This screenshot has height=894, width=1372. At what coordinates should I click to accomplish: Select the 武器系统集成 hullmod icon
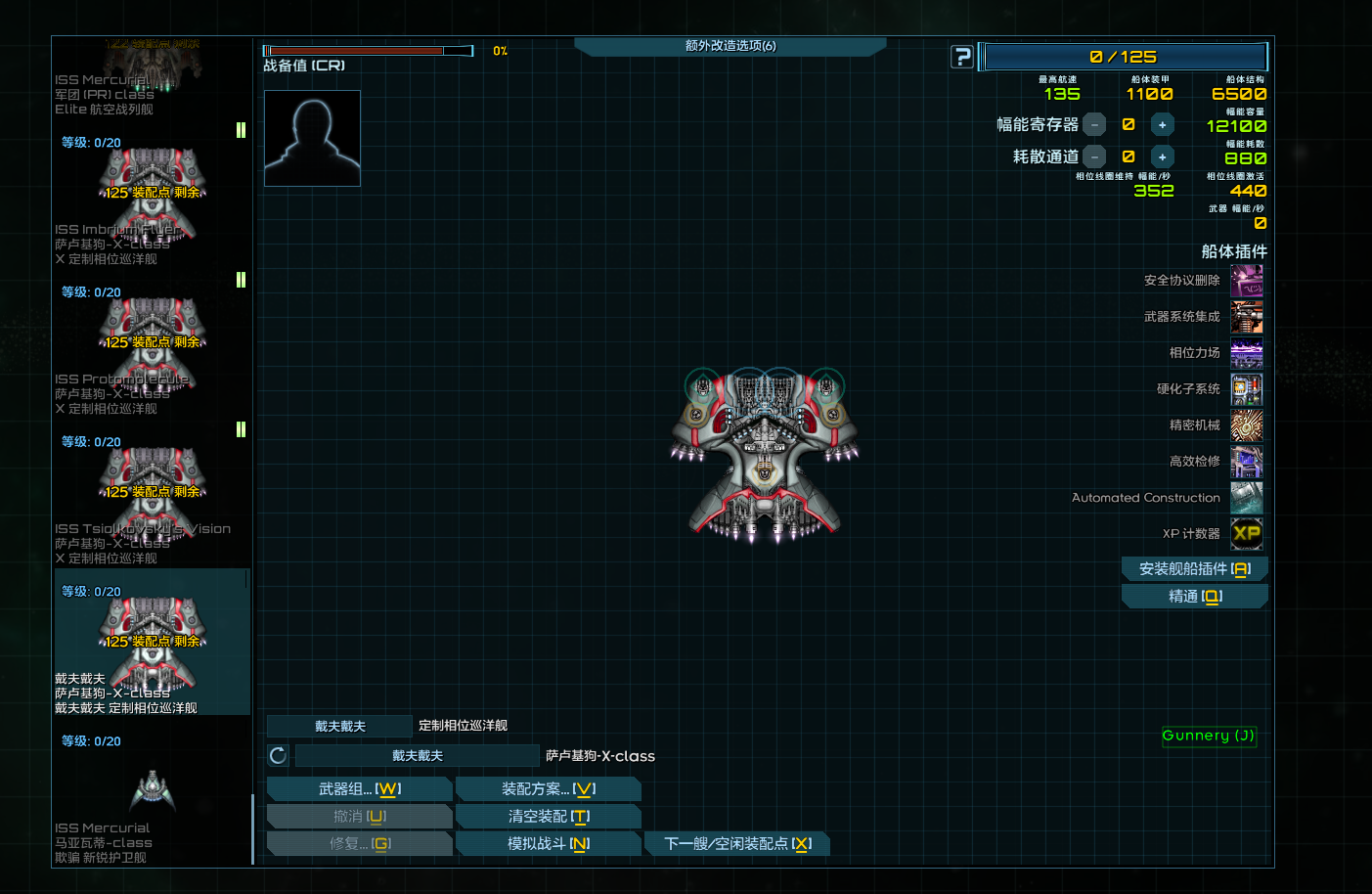[x=1247, y=316]
